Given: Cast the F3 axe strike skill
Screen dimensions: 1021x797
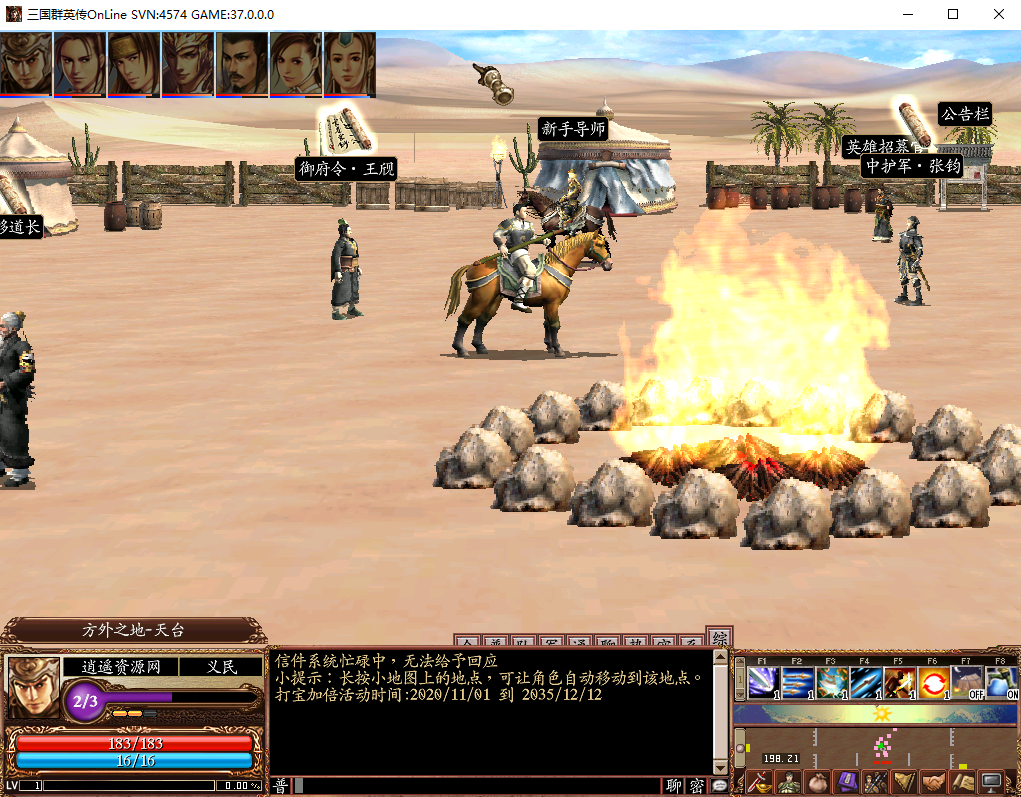Looking at the screenshot, I should pyautogui.click(x=832, y=682).
